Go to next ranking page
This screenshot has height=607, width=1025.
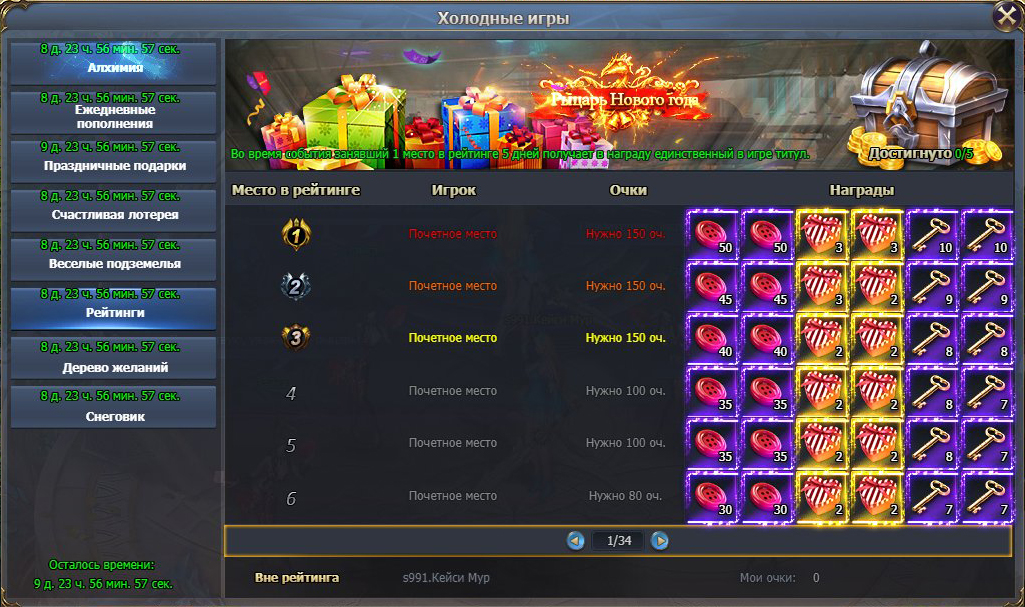(x=660, y=541)
